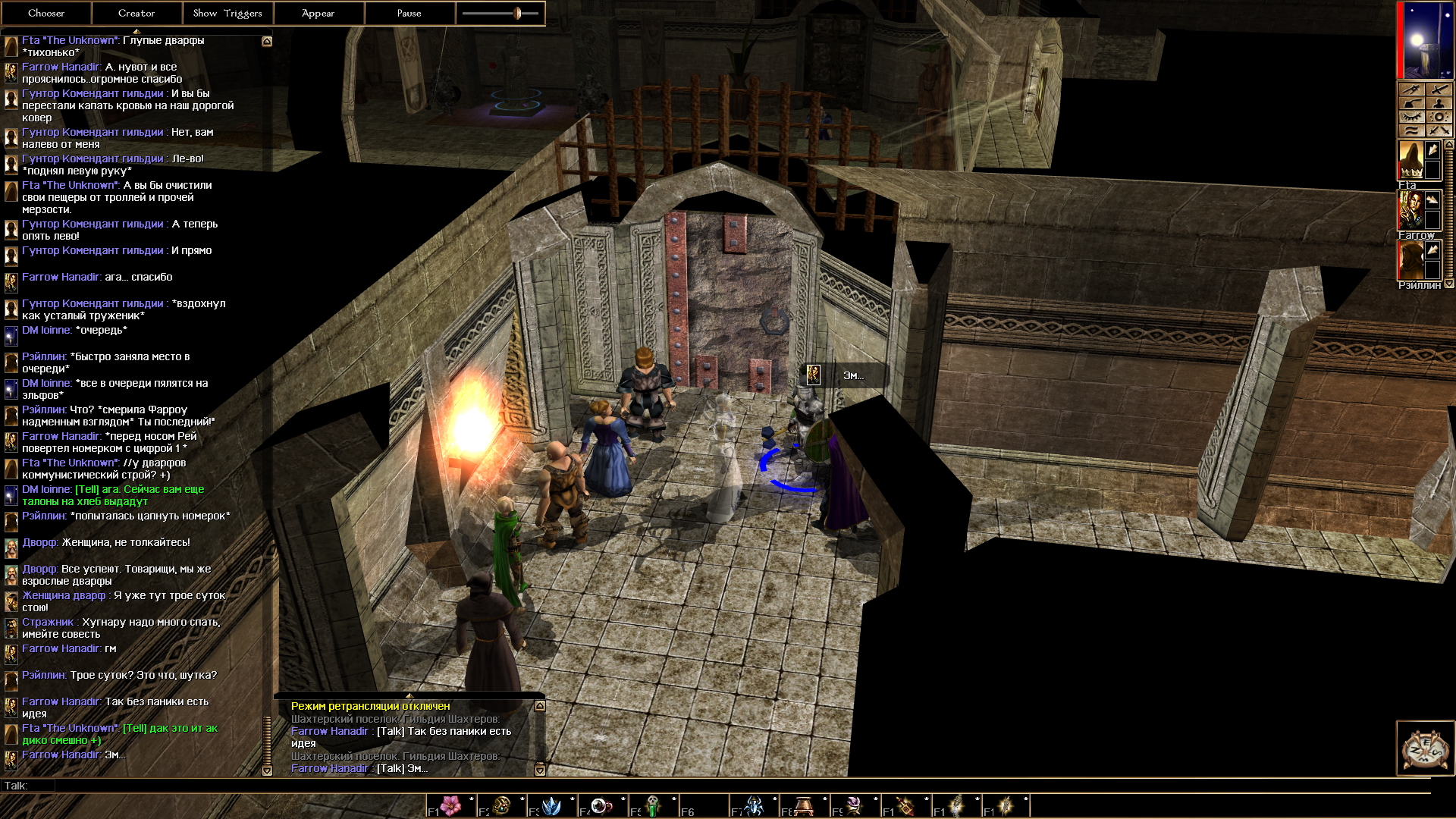
Task: Adjust the top bar slider handle
Action: point(517,13)
